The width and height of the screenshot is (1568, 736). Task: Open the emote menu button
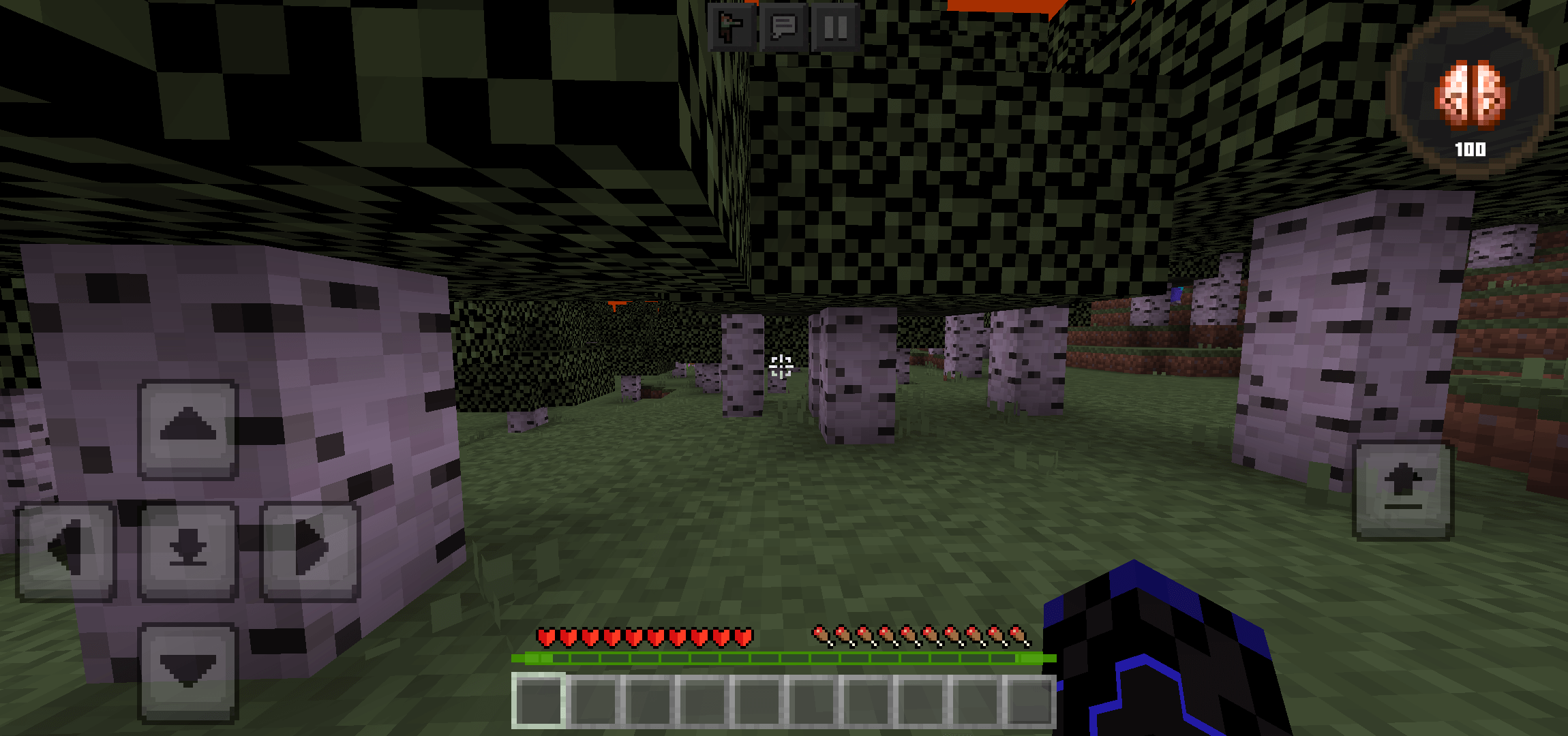pyautogui.click(x=732, y=27)
